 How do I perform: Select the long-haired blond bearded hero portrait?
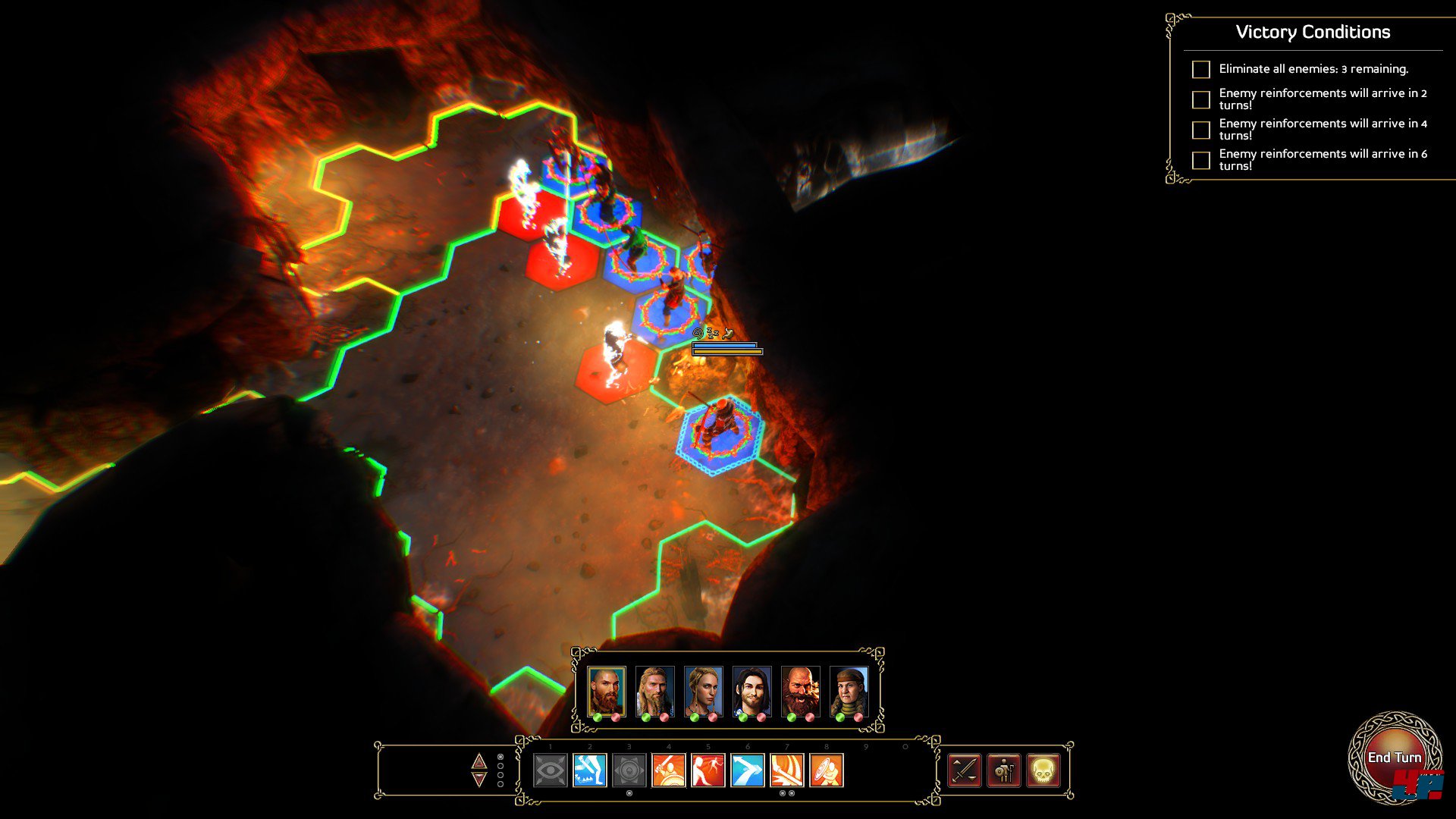pyautogui.click(x=654, y=690)
